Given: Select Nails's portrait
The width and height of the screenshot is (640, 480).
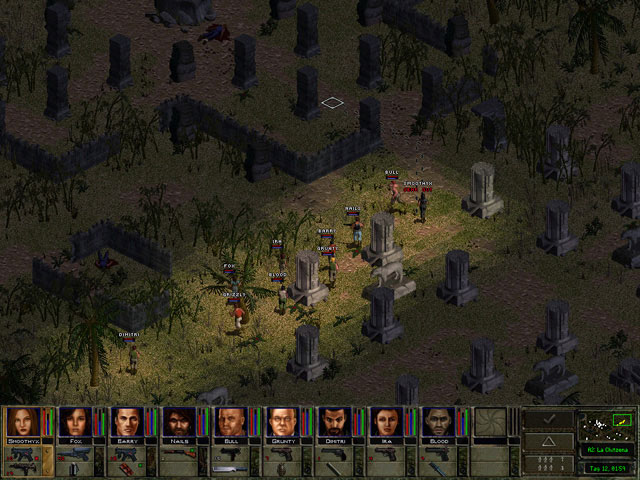Looking at the screenshot, I should pyautogui.click(x=177, y=421).
